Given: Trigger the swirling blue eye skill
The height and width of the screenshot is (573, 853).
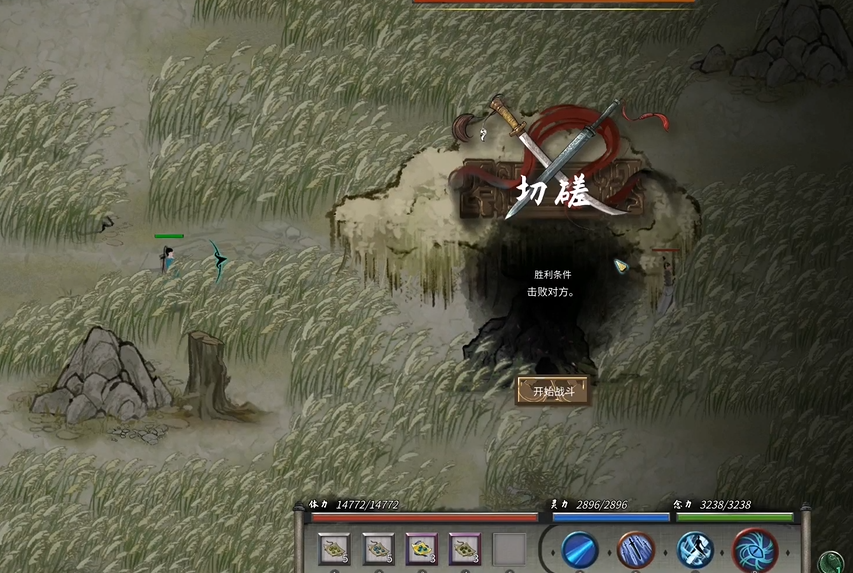Looking at the screenshot, I should (754, 550).
